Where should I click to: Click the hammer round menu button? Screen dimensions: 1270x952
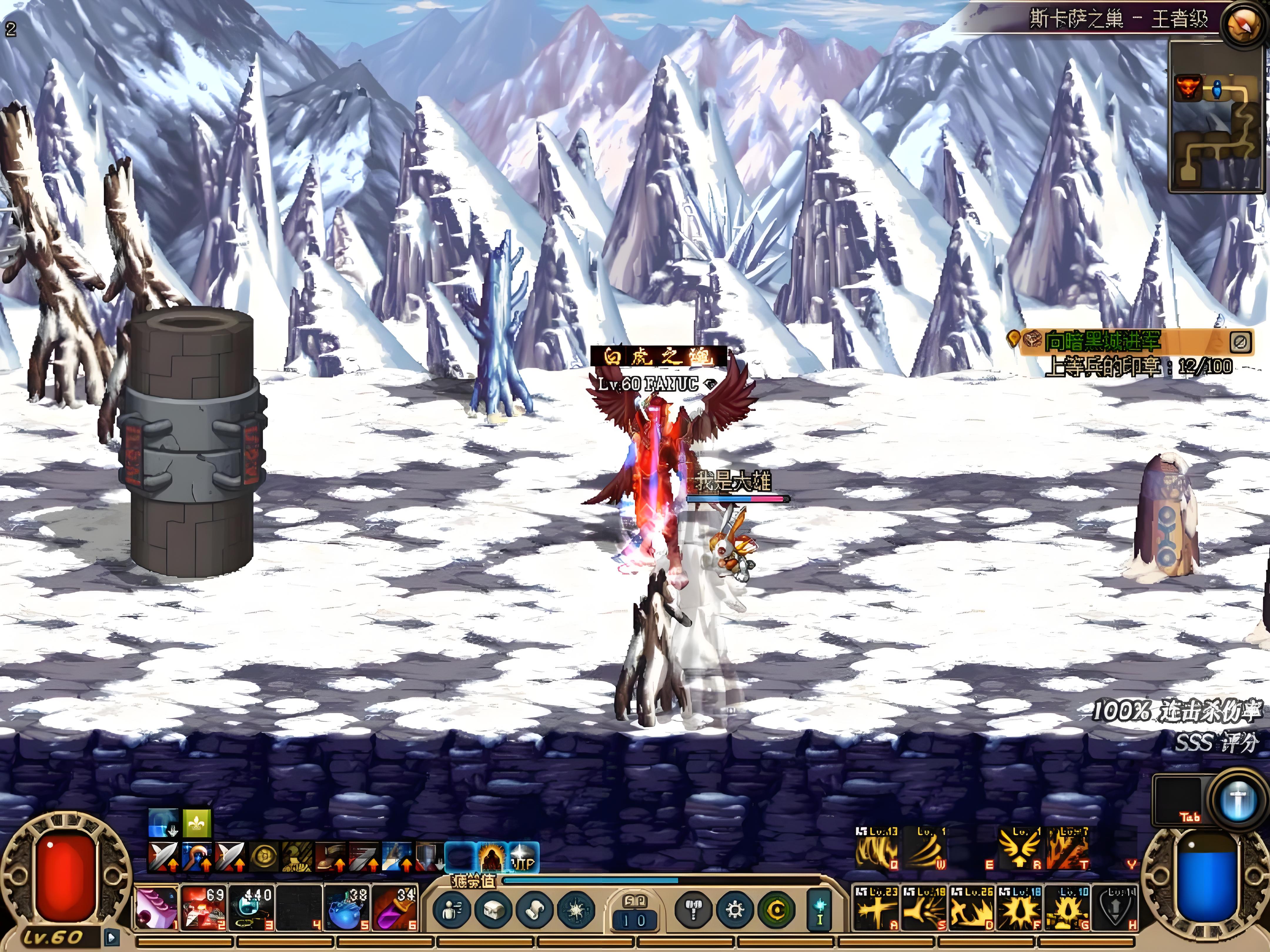(x=694, y=910)
